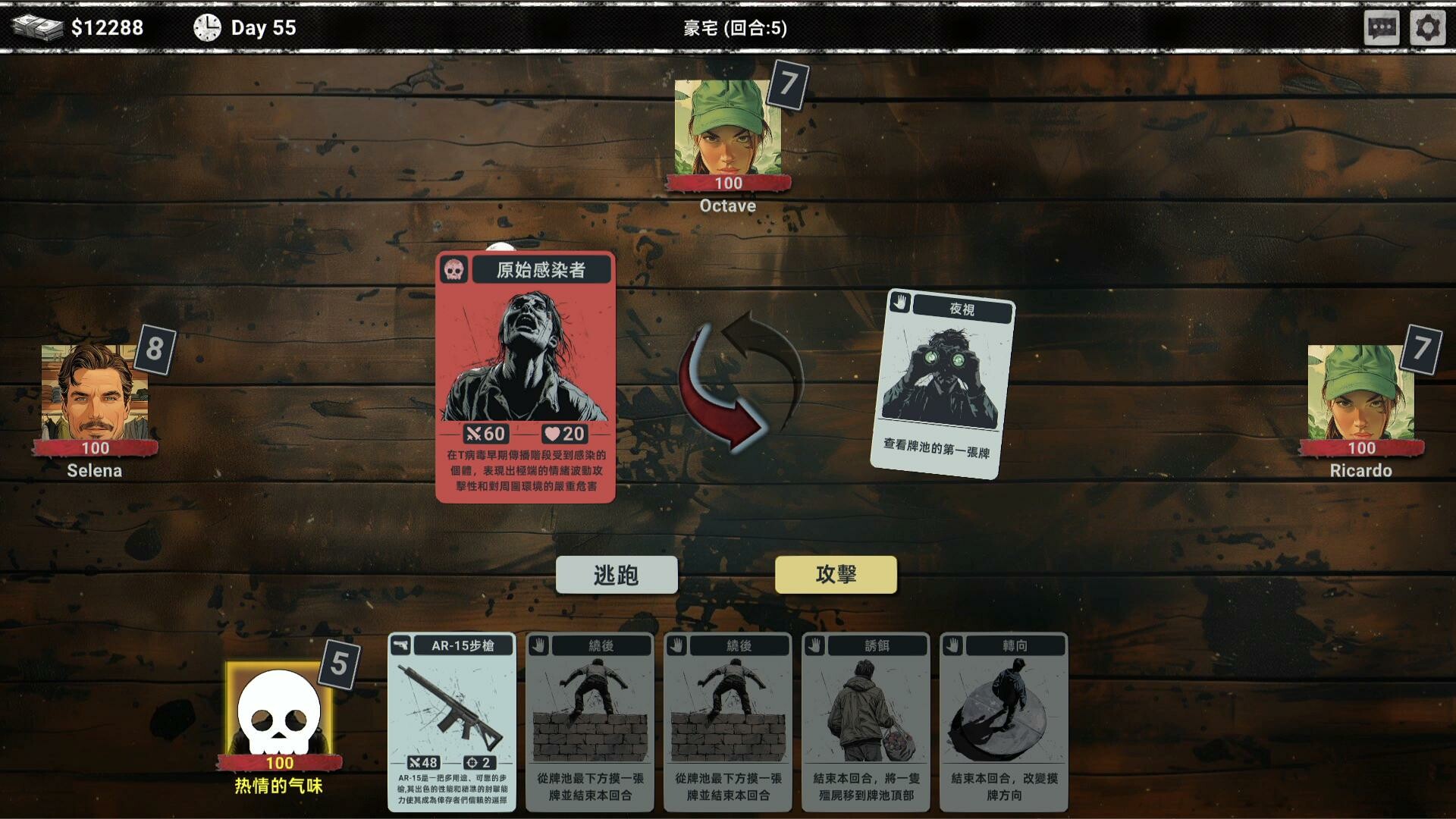Click the skull icon on 原始感染者 card
Image resolution: width=1456 pixels, height=819 pixels.
(455, 270)
